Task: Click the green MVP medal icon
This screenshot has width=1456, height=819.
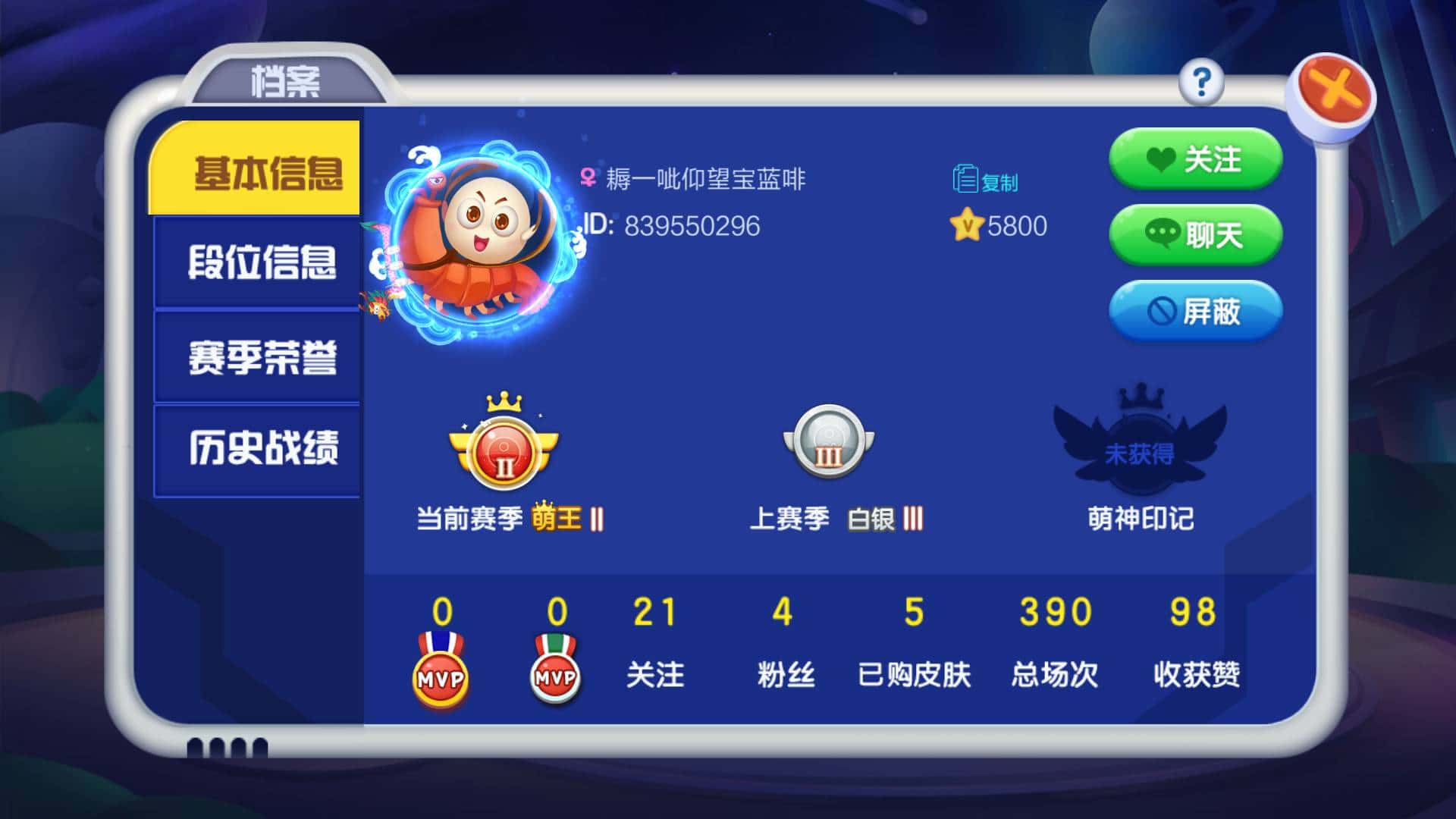Action: point(557,675)
